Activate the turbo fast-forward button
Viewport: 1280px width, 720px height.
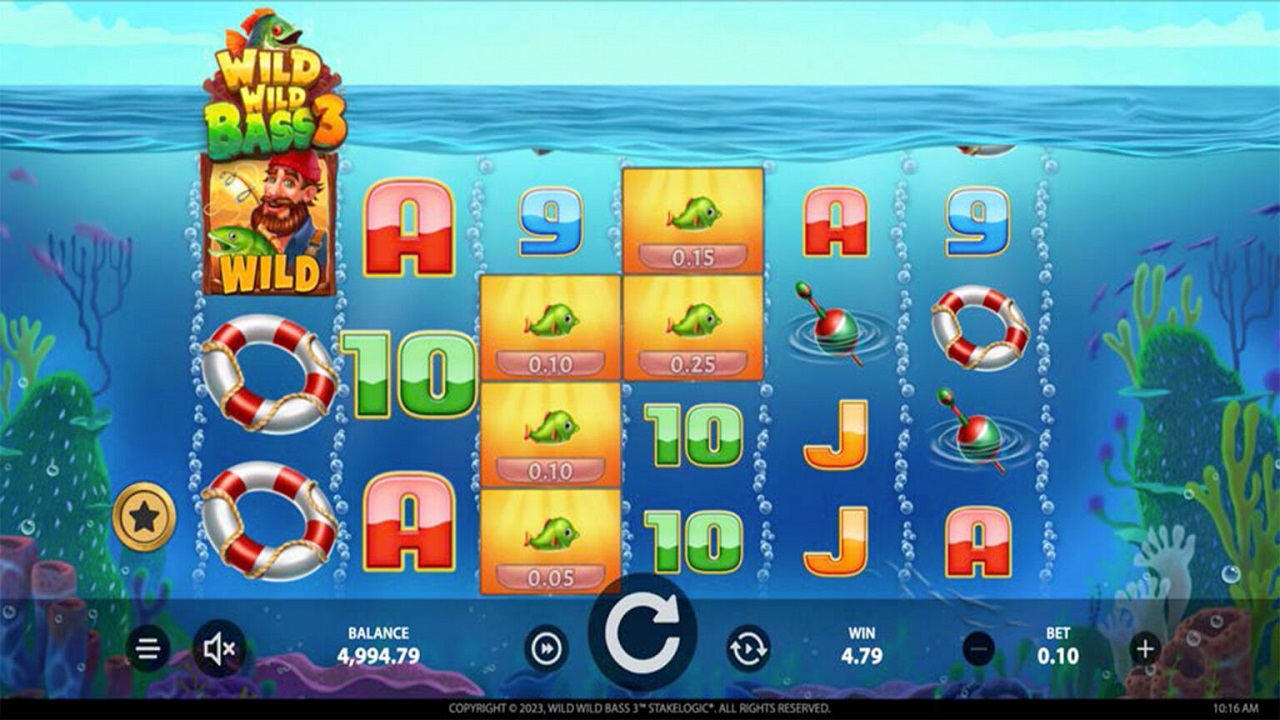coord(546,649)
